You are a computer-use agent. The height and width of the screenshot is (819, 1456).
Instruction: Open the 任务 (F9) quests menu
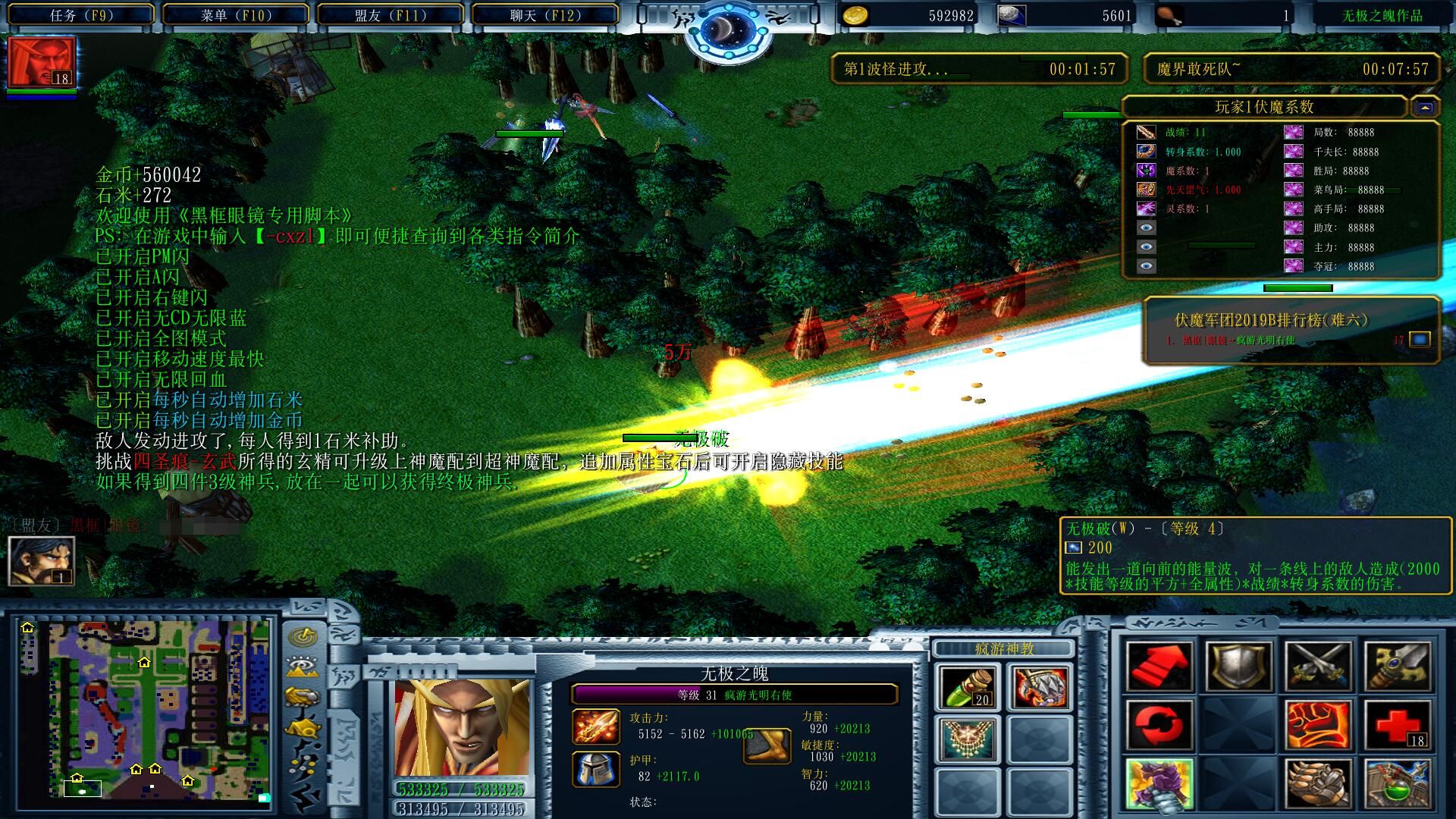80,15
